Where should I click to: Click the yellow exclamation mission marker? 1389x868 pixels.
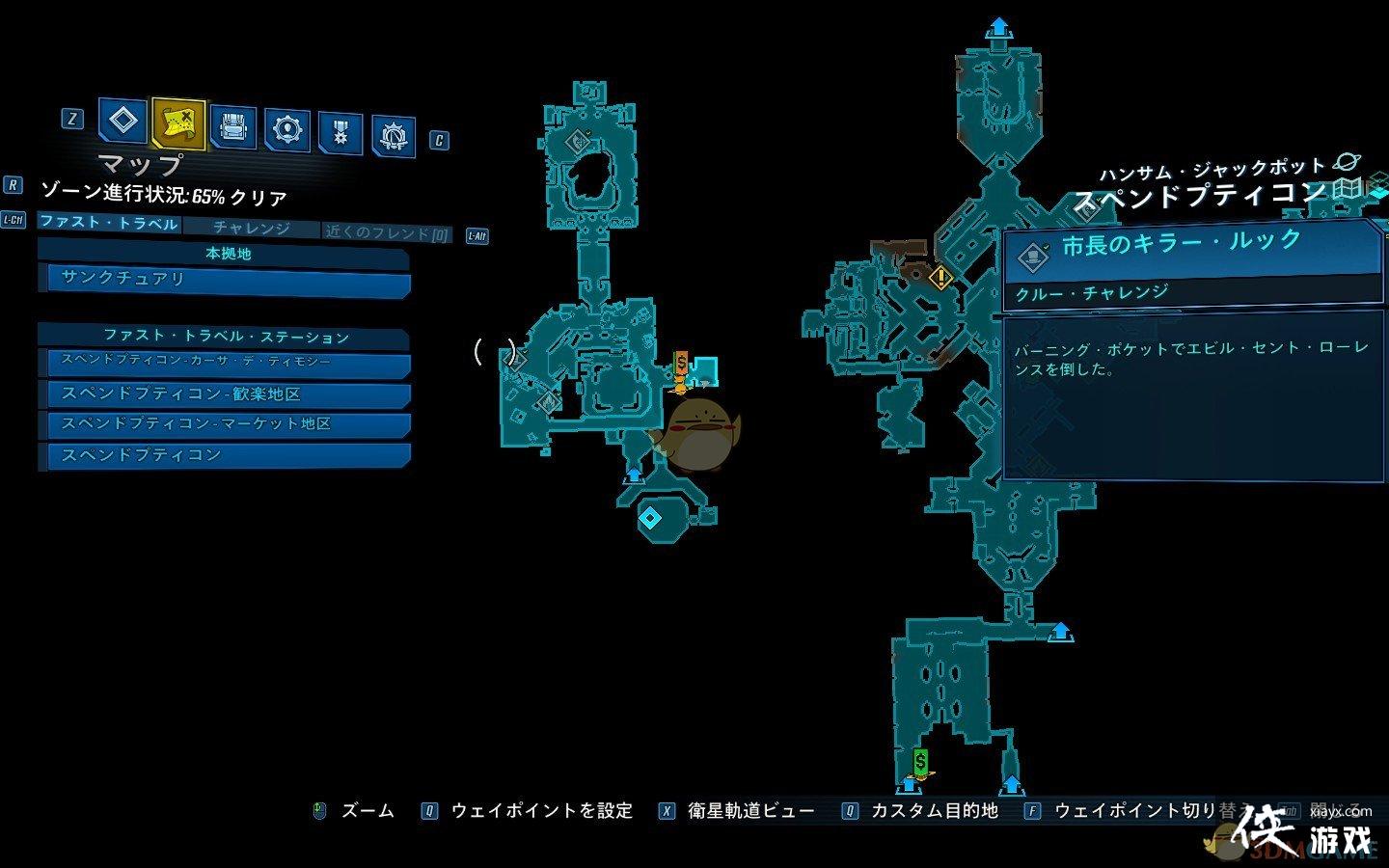pos(940,278)
